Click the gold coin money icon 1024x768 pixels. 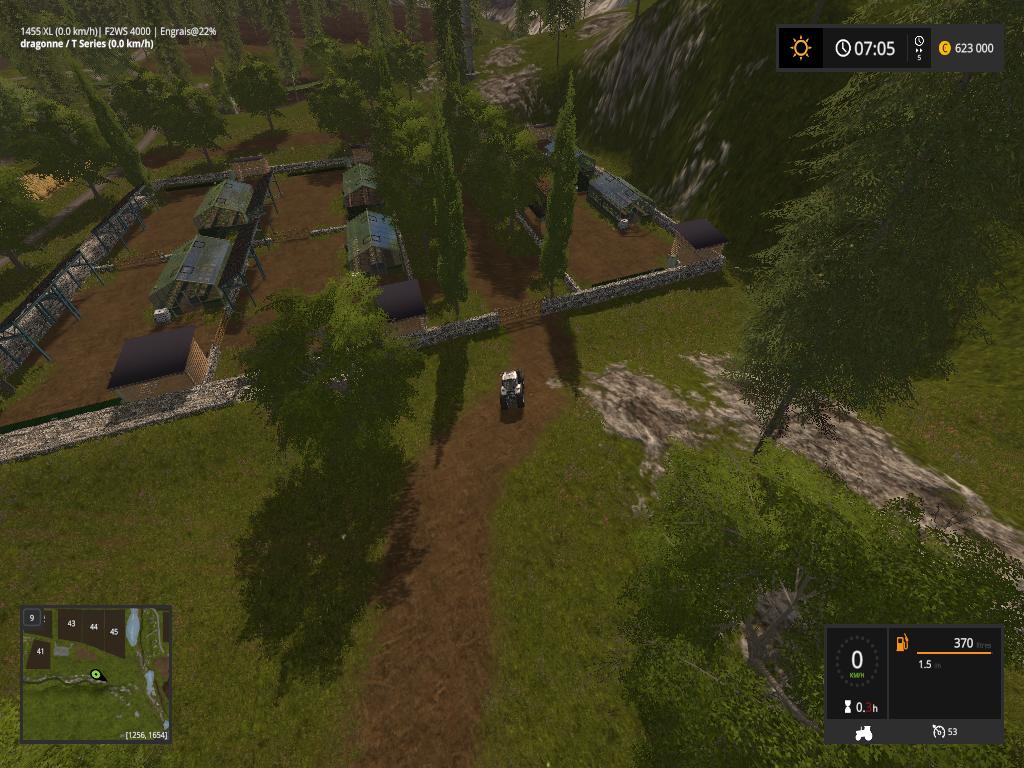click(x=944, y=48)
